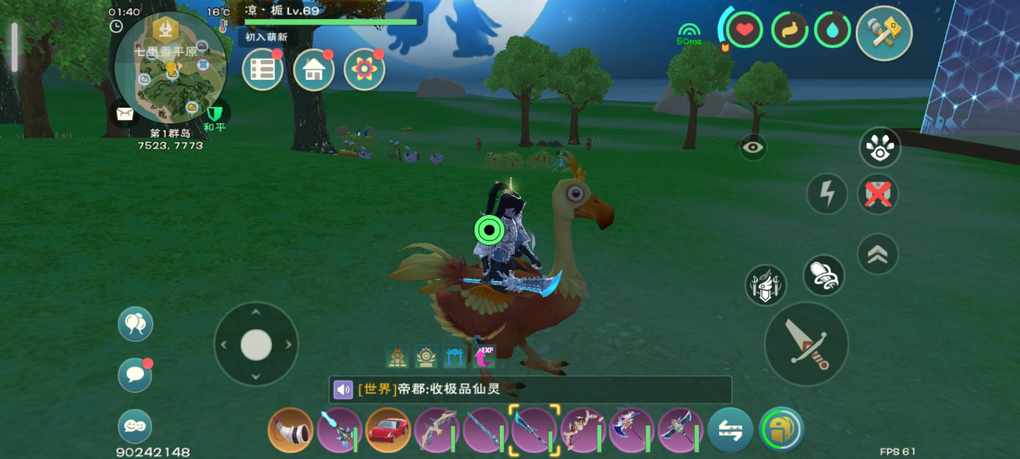Image resolution: width=1020 pixels, height=459 pixels.
Task: Toggle the green shield peace mode
Action: pos(215,113)
